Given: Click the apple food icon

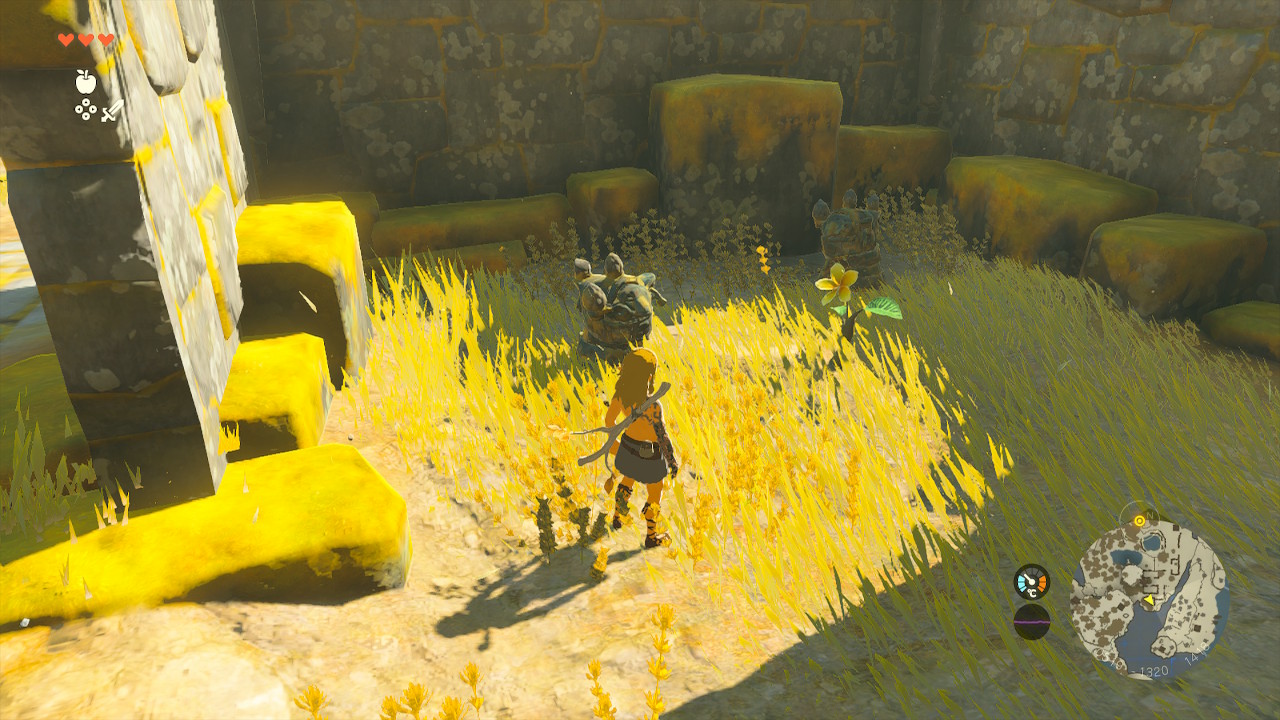Looking at the screenshot, I should (x=86, y=82).
